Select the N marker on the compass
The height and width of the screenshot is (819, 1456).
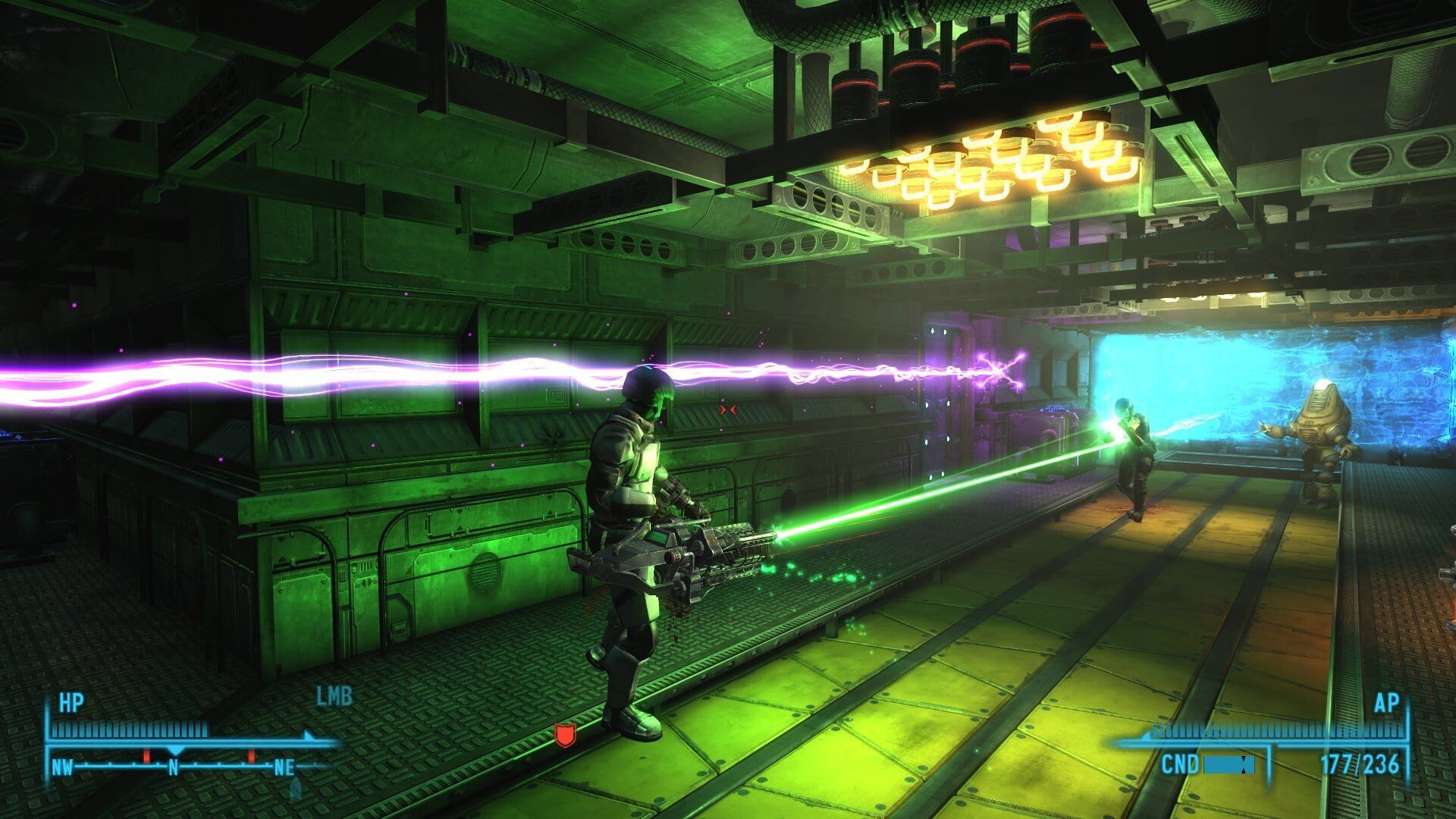[x=174, y=767]
